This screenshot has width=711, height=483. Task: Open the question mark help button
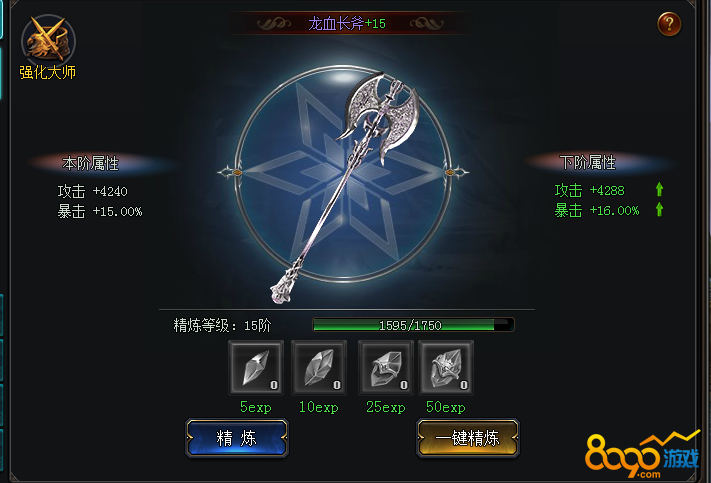669,24
